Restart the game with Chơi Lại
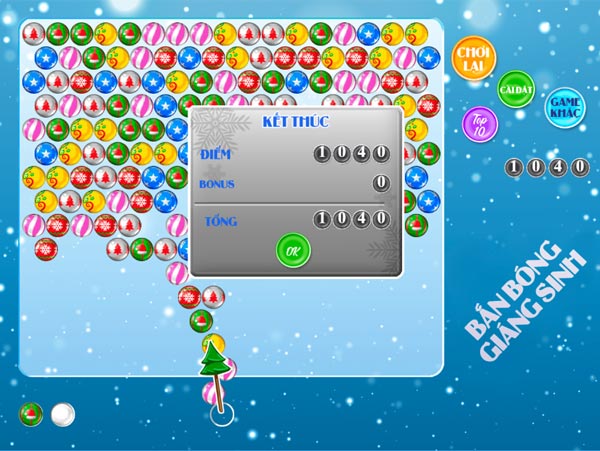Image resolution: width=600 pixels, height=451 pixels. (474, 56)
